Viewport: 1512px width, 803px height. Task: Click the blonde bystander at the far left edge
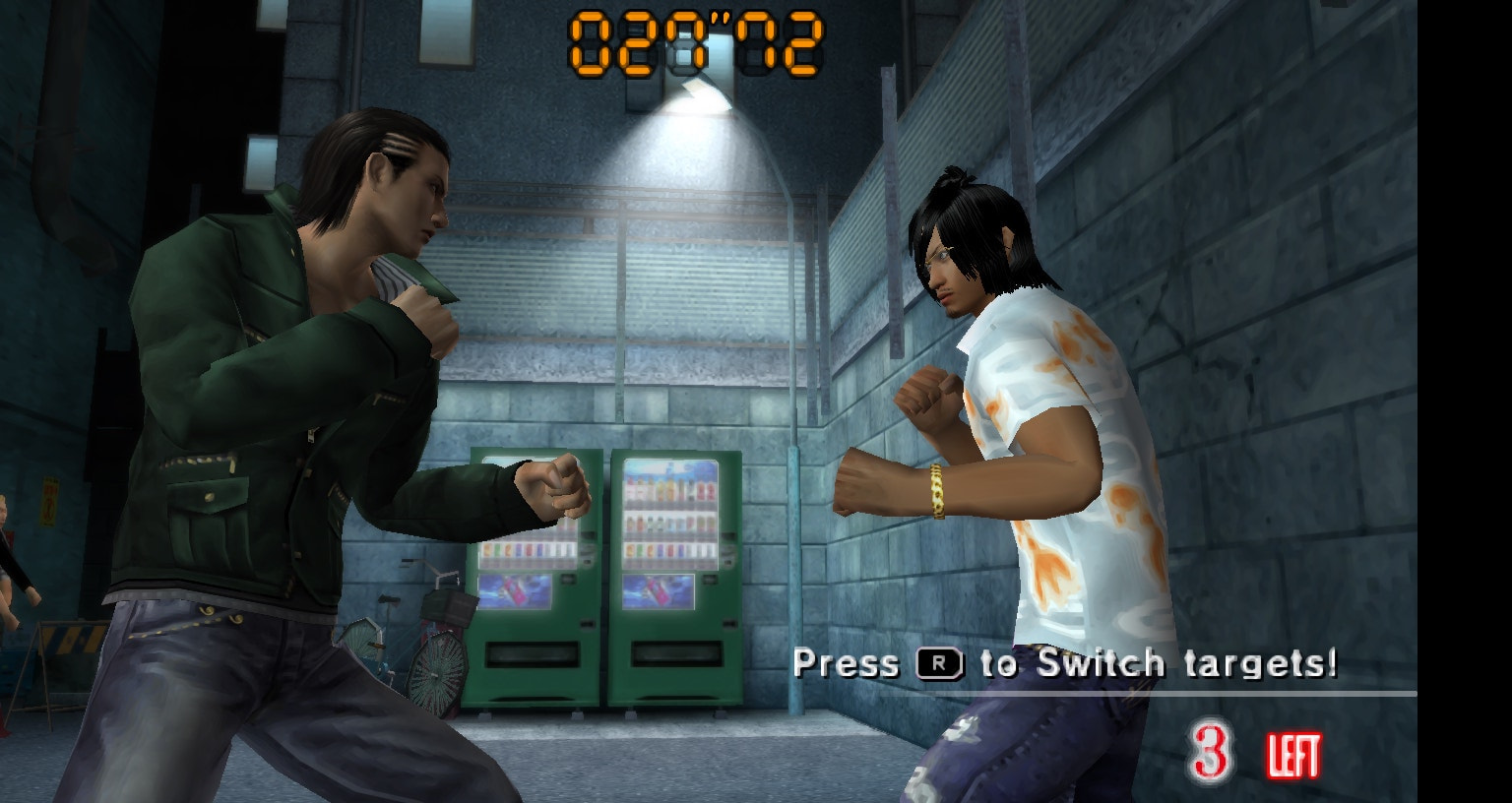10,536
